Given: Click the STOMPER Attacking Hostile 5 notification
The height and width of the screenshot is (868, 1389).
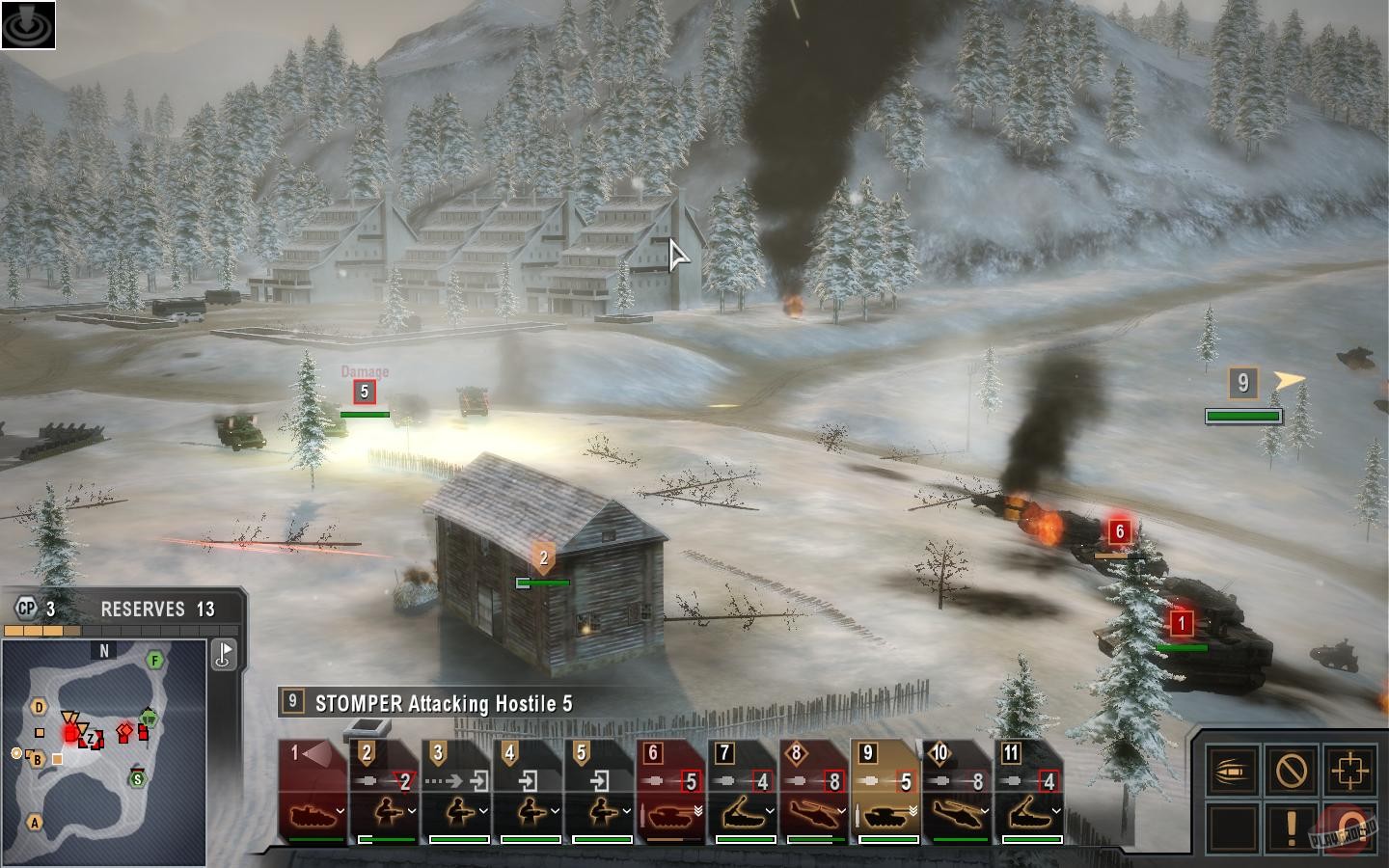Looking at the screenshot, I should 434,704.
